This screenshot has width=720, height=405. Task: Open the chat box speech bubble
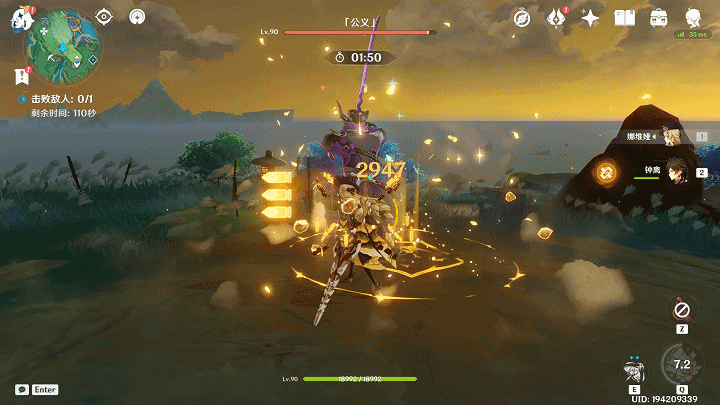[x=22, y=389]
